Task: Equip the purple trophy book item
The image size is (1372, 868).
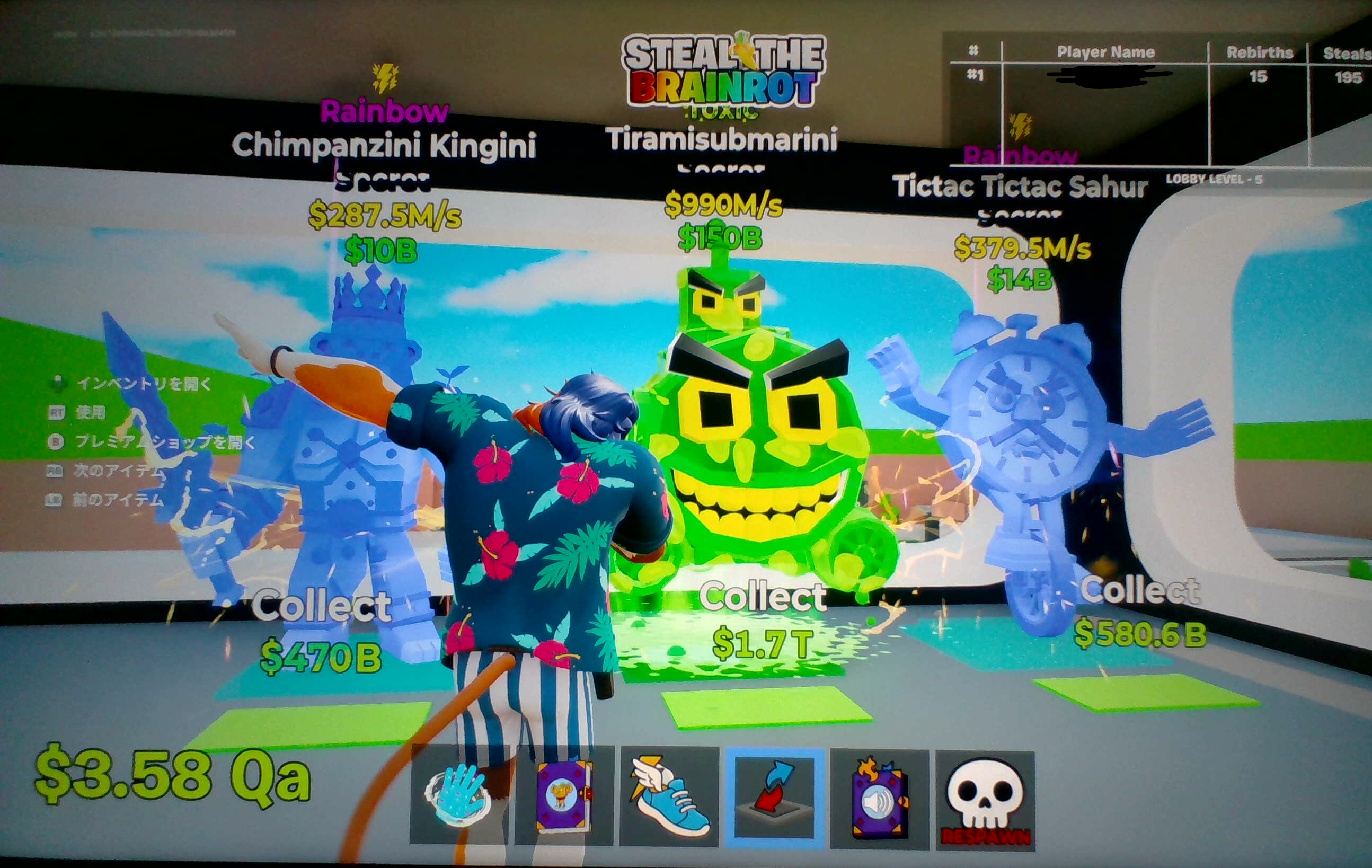Action: pyautogui.click(x=564, y=796)
